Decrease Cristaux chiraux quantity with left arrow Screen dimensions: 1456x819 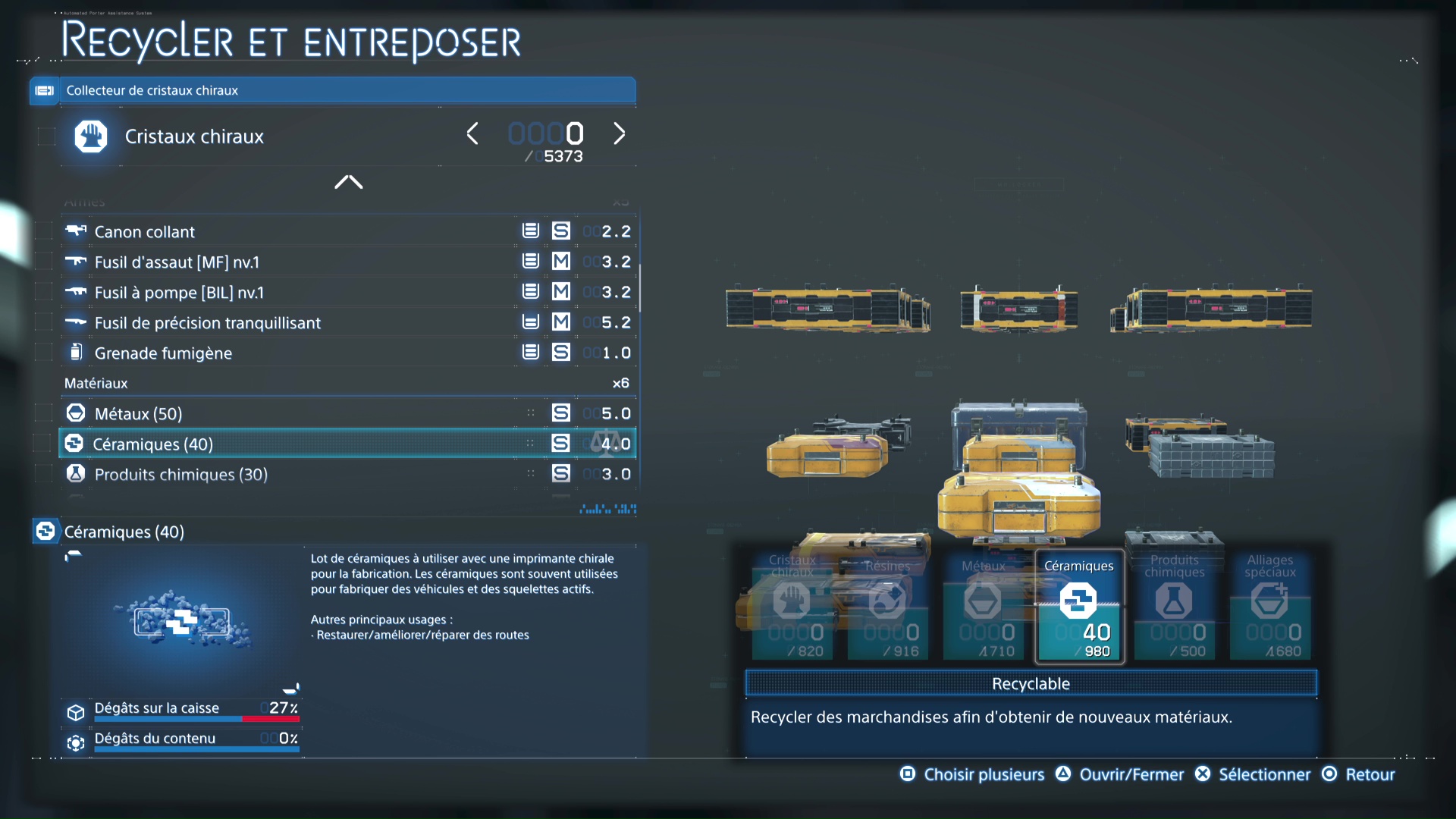[472, 134]
